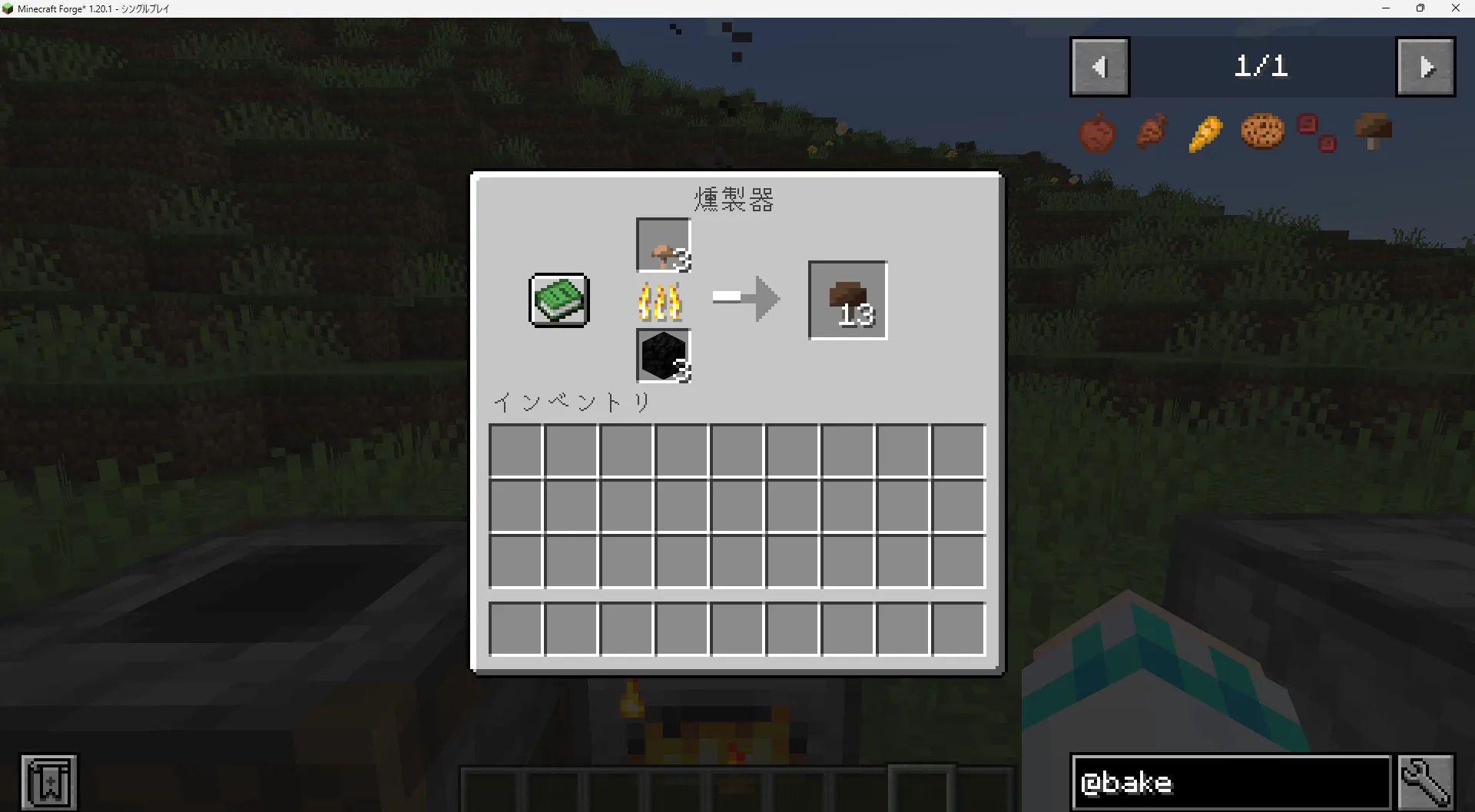The width and height of the screenshot is (1475, 812).
Task: Open JEI settings via the wrench icon
Action: click(1427, 782)
